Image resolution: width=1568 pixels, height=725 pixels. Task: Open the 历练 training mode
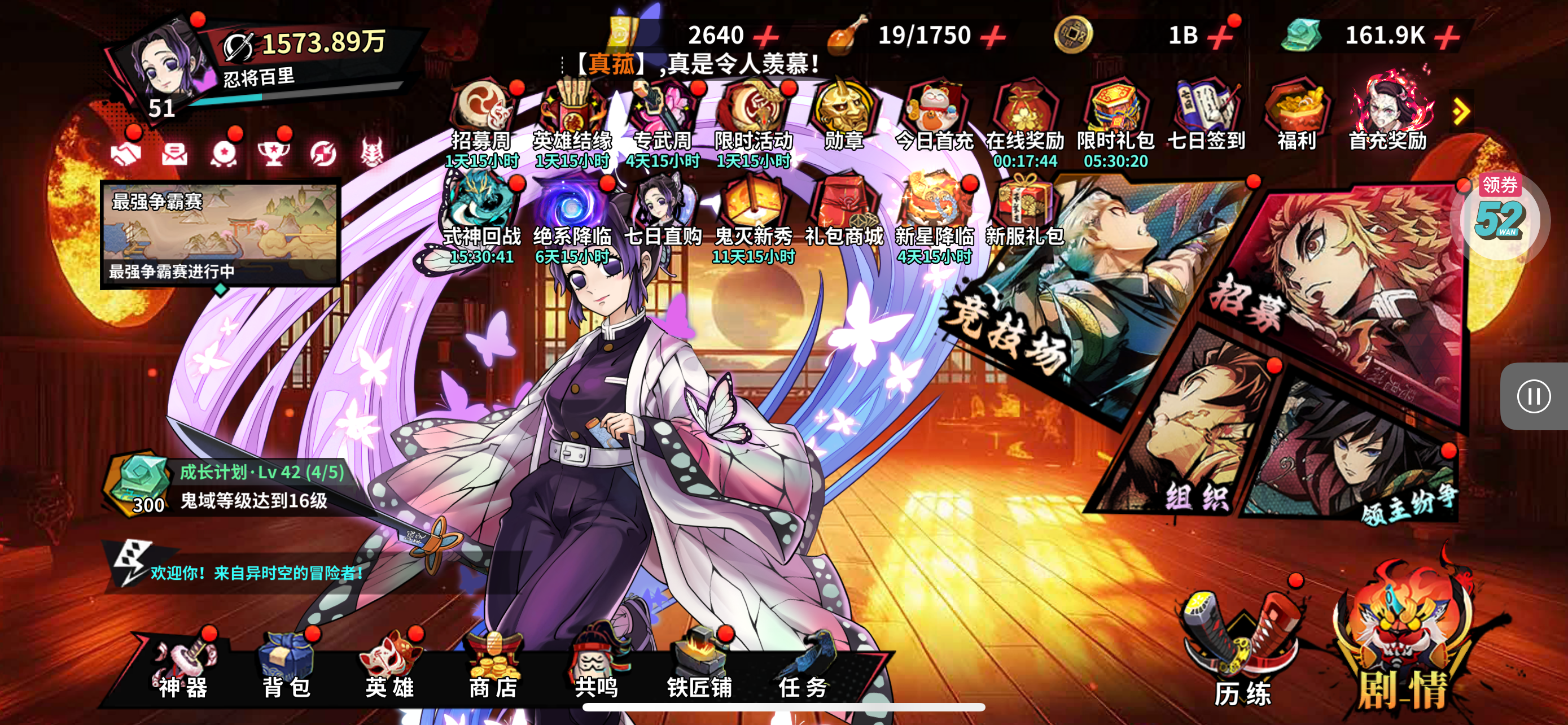click(x=1242, y=652)
